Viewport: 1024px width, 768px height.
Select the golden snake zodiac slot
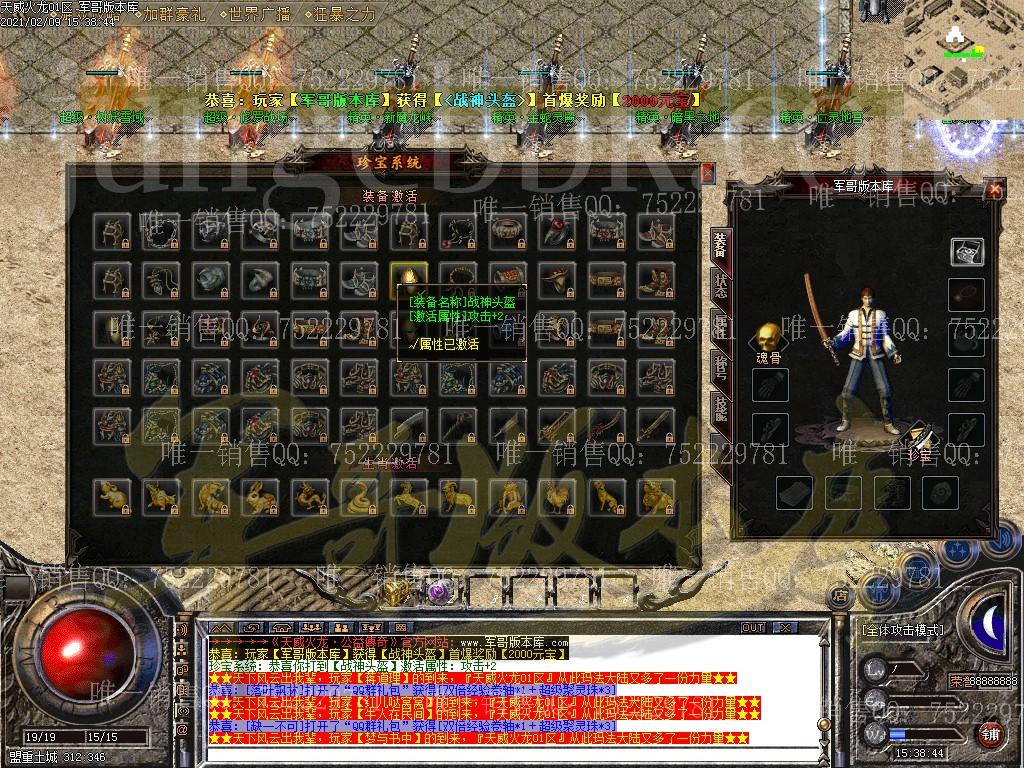pos(357,494)
